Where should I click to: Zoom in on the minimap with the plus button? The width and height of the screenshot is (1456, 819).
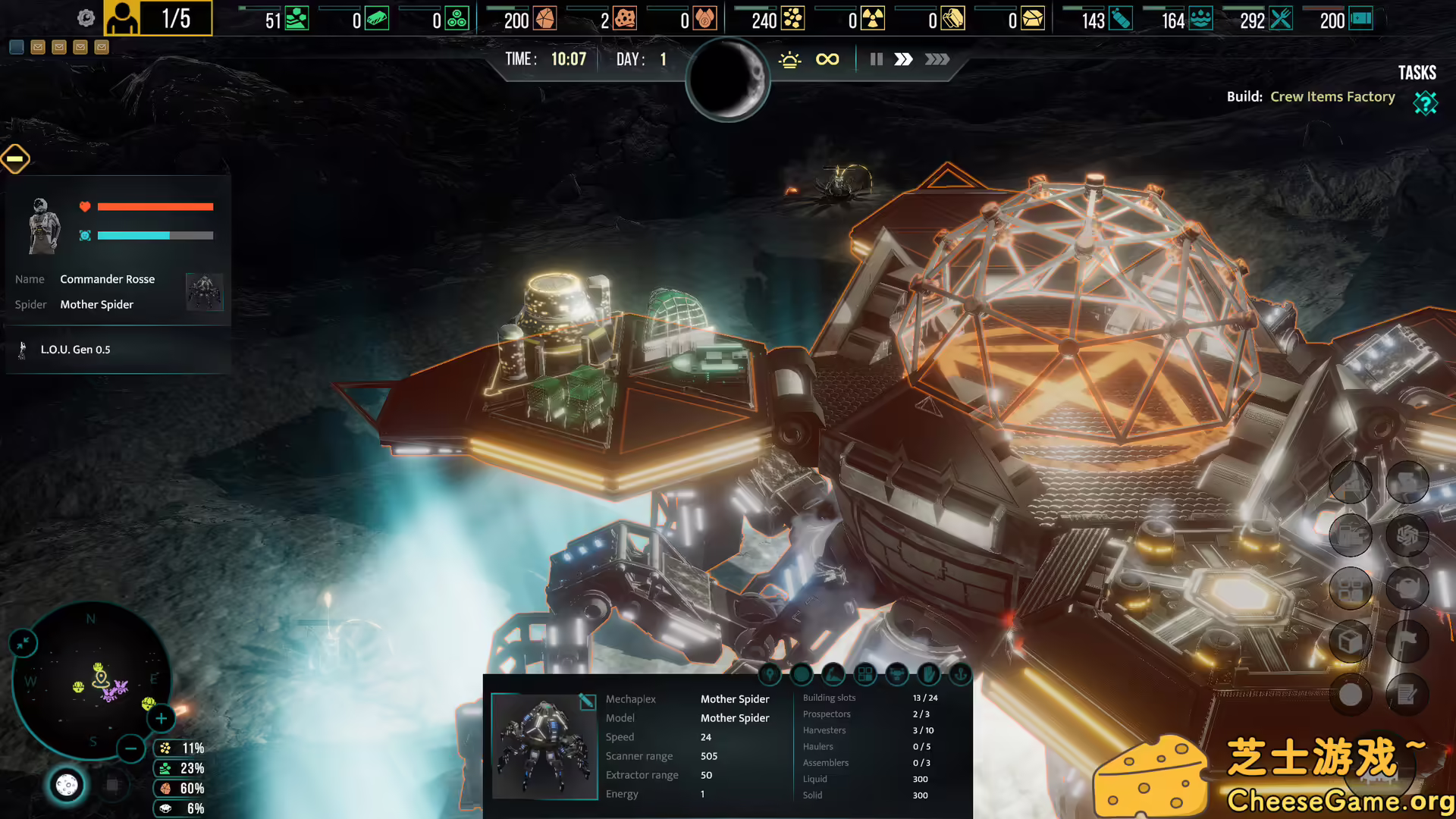point(161,718)
